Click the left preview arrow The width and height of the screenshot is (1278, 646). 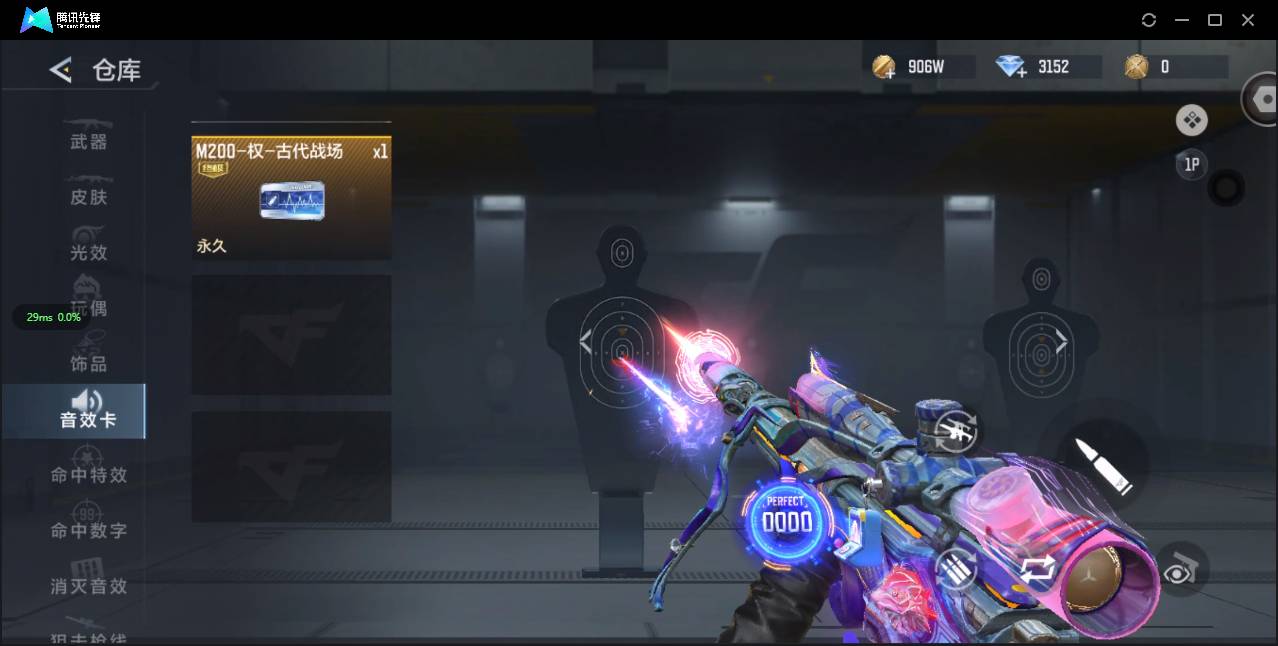click(586, 343)
